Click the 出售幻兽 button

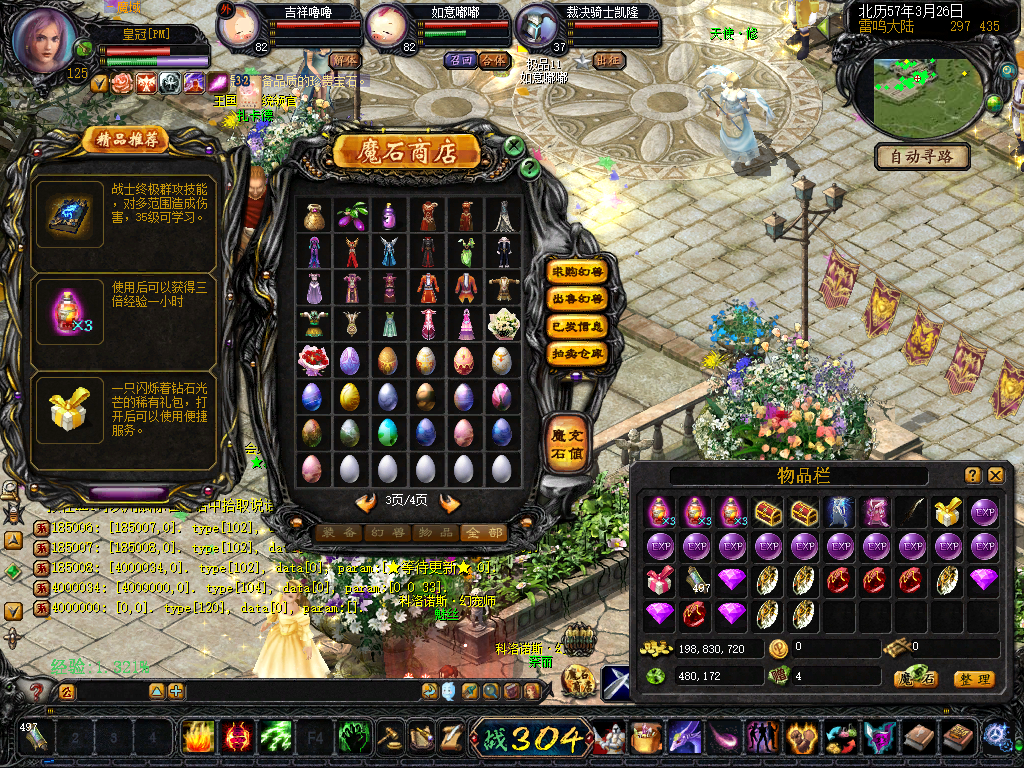[578, 298]
